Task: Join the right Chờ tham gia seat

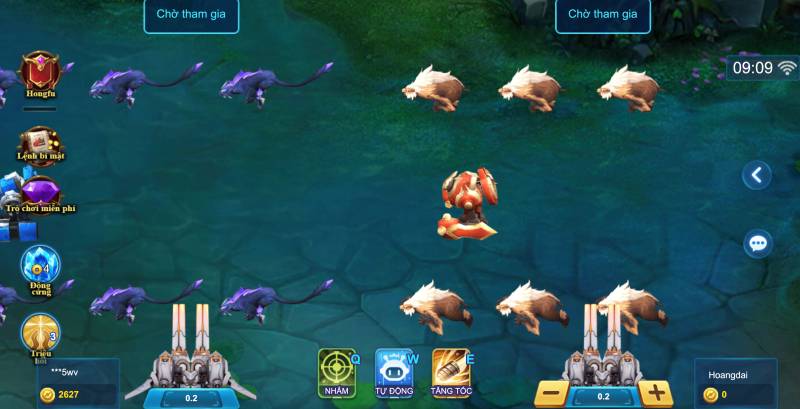Action: pos(603,14)
